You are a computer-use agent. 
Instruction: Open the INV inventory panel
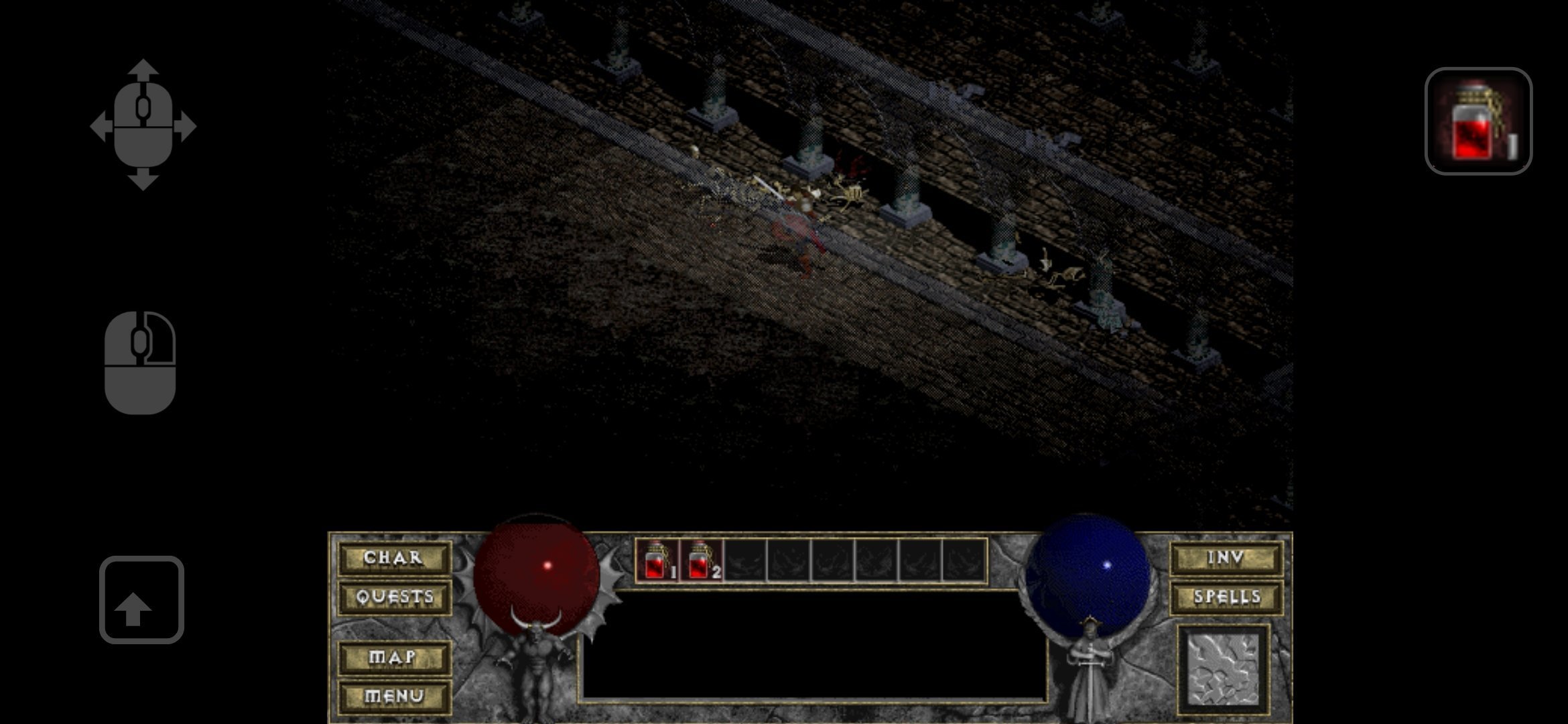1226,558
